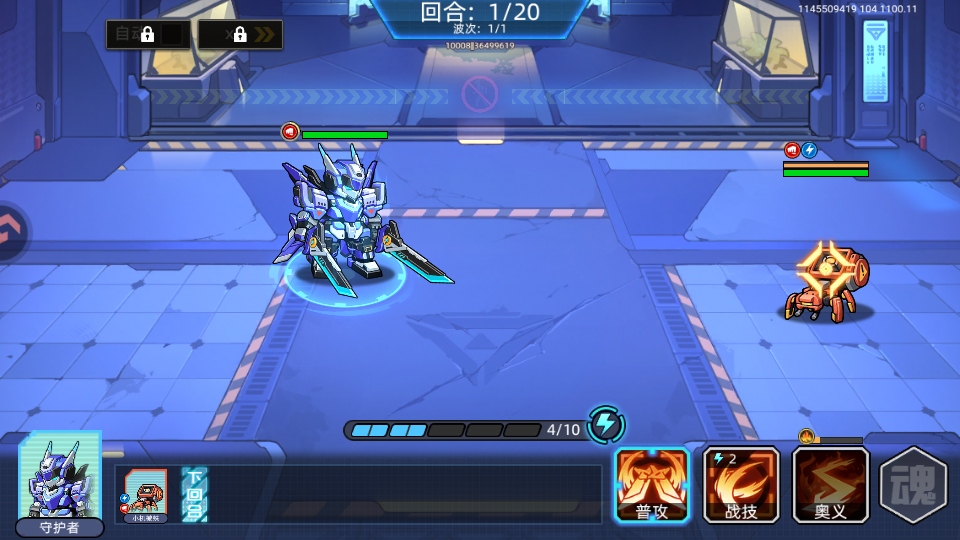Activate the 战技 battle skill

(741, 484)
